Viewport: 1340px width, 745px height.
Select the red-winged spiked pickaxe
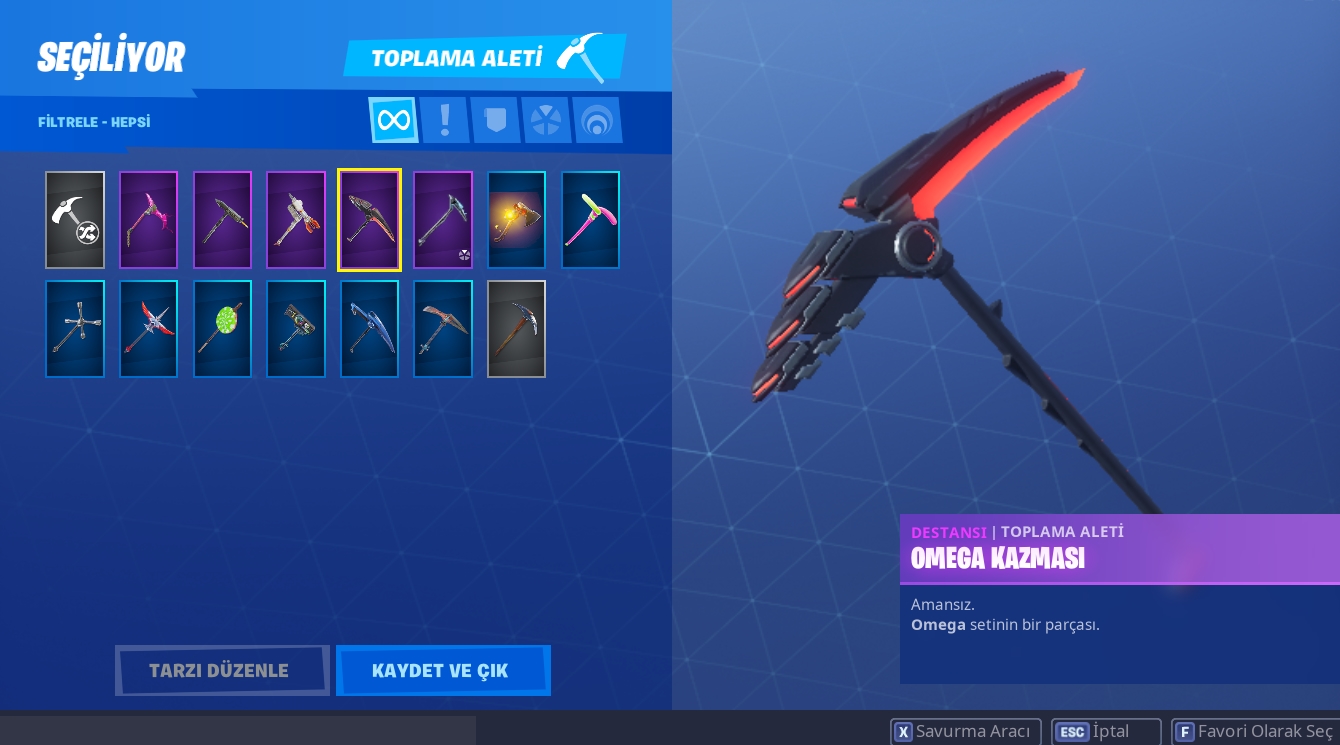148,329
